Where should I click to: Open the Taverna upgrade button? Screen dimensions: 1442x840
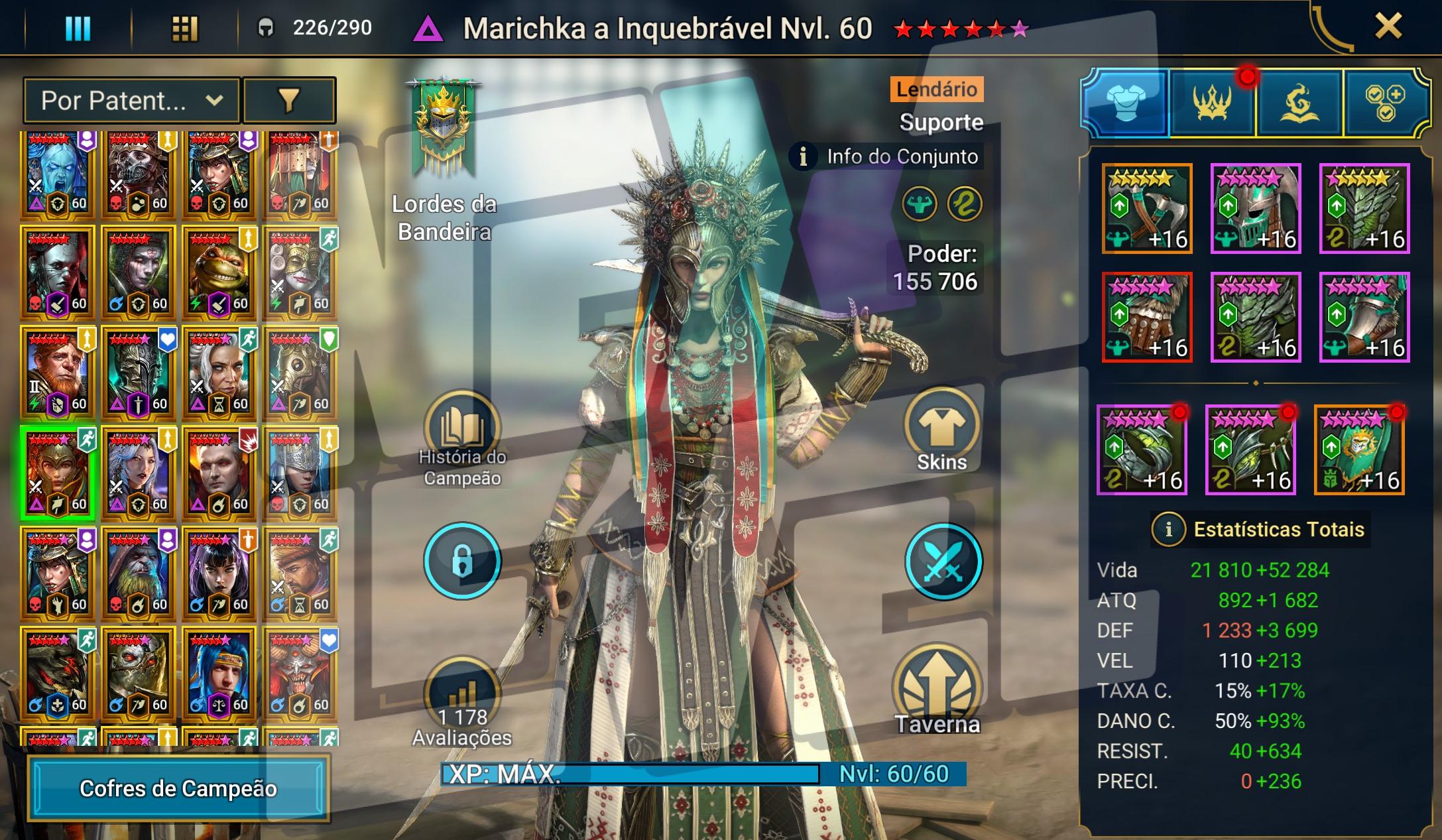click(937, 690)
